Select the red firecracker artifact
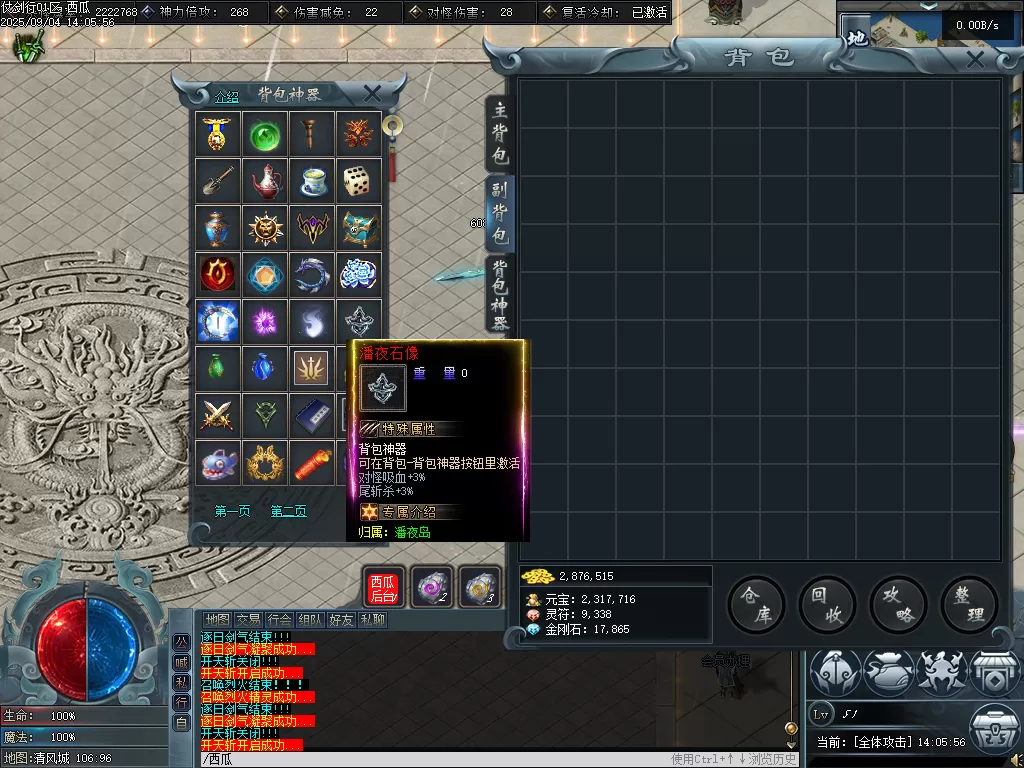 (312, 462)
